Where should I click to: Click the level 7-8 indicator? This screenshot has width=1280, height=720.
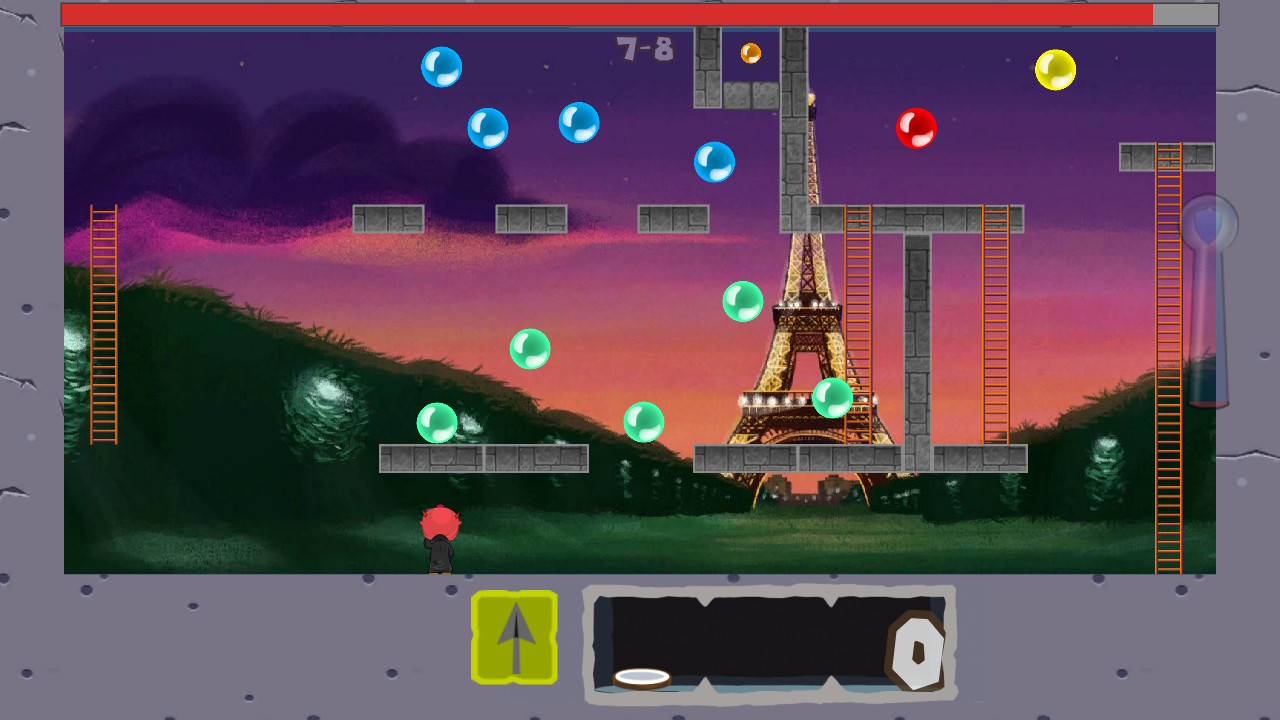pos(643,48)
